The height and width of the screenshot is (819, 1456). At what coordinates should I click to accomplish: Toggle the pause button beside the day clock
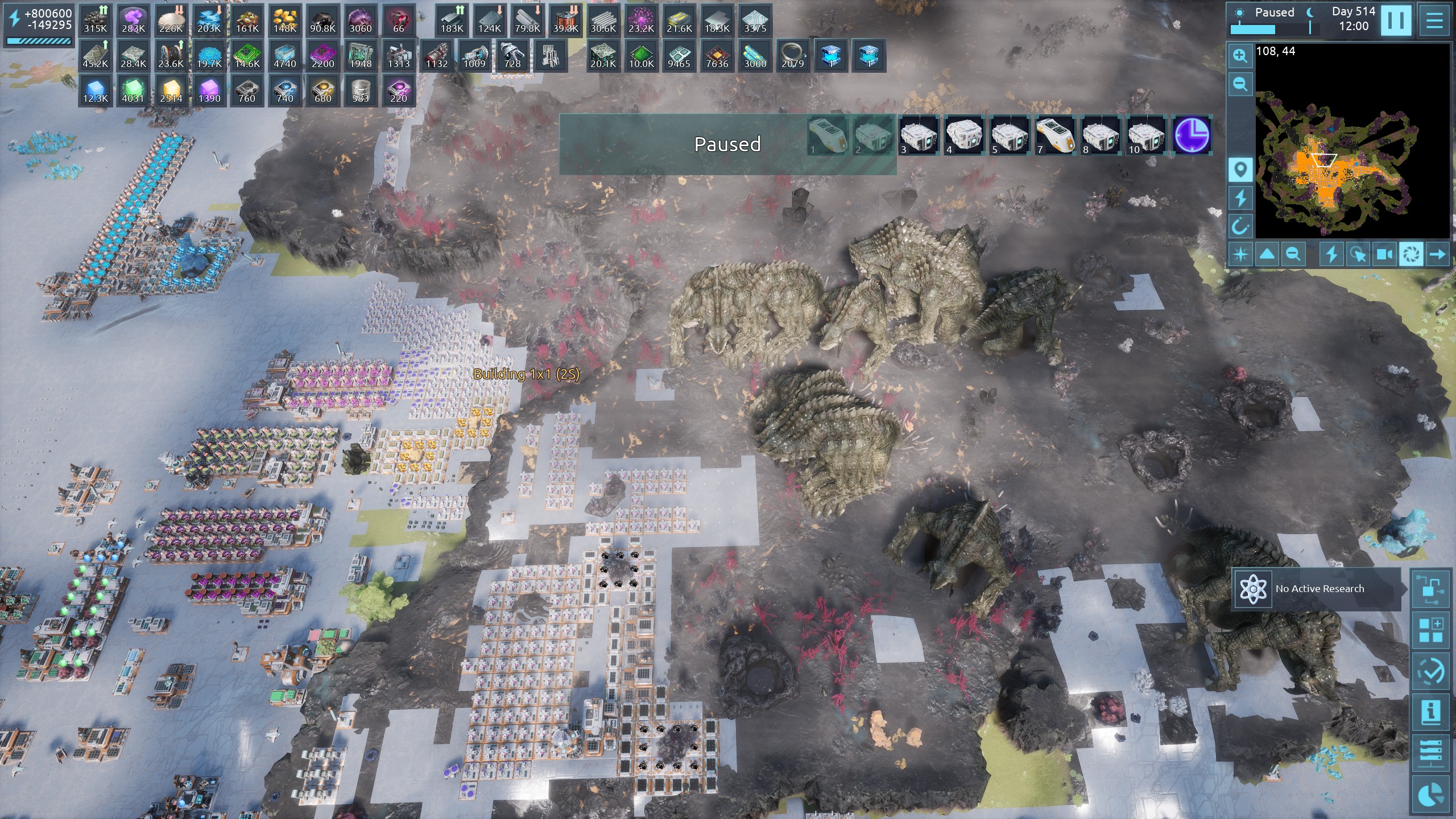1396,20
